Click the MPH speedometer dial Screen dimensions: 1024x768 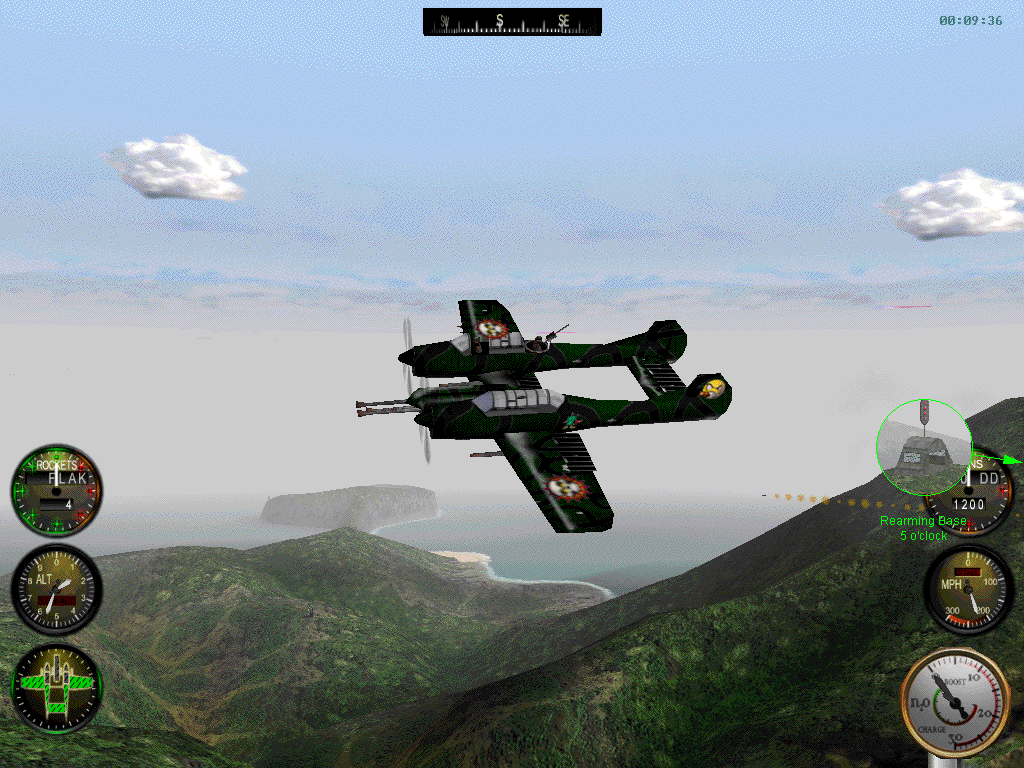[x=968, y=590]
